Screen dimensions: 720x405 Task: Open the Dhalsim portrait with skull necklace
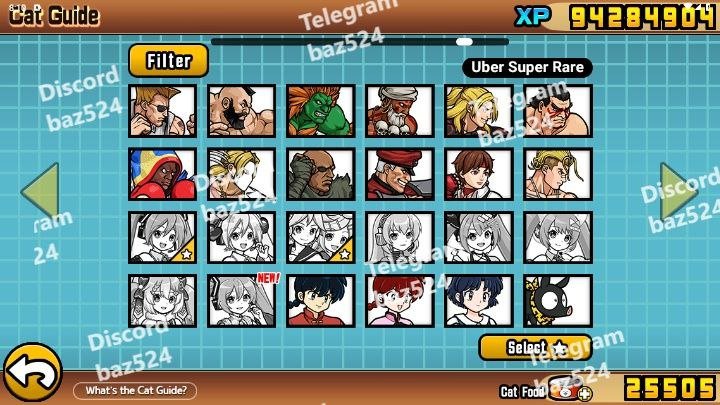(399, 110)
